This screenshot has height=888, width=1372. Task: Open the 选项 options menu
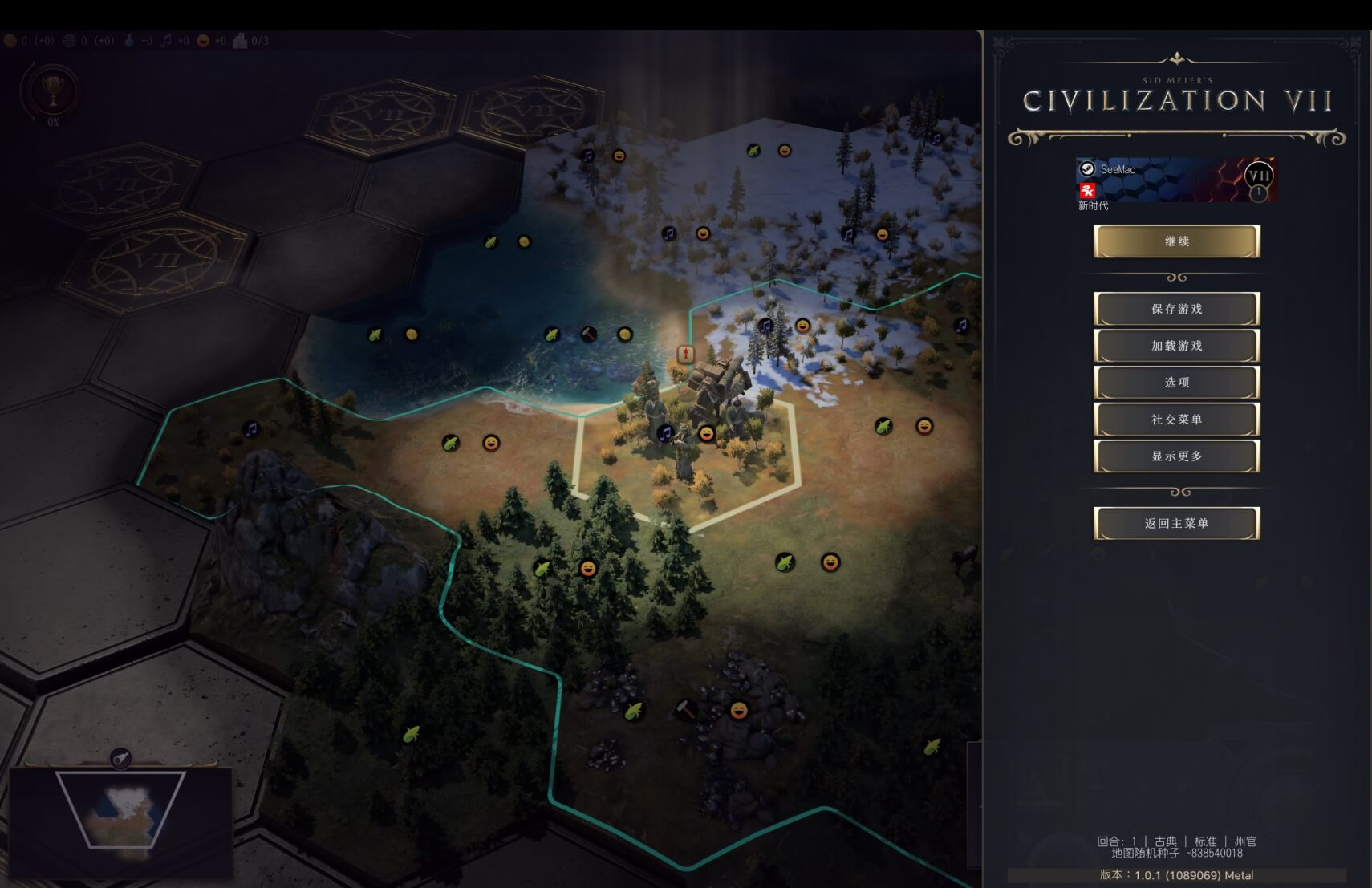click(x=1176, y=383)
